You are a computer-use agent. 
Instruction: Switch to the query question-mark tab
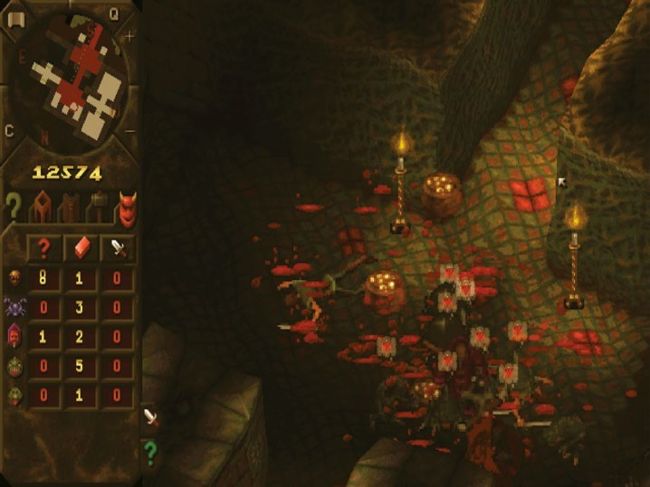13,207
